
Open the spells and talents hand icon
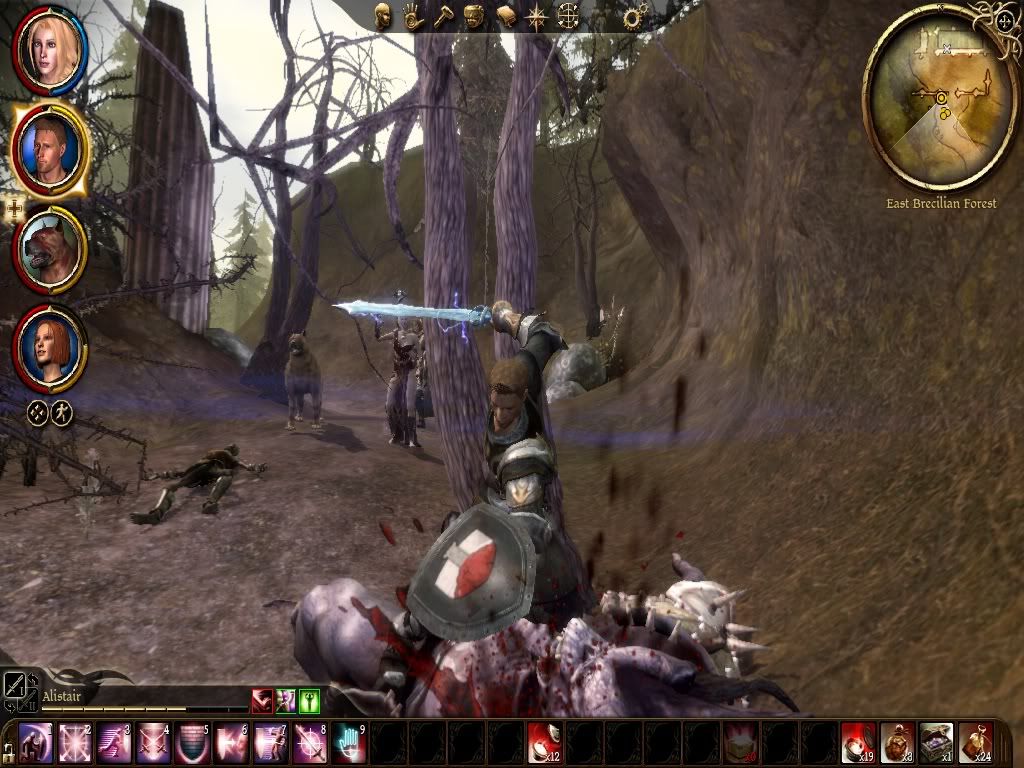pyautogui.click(x=412, y=17)
